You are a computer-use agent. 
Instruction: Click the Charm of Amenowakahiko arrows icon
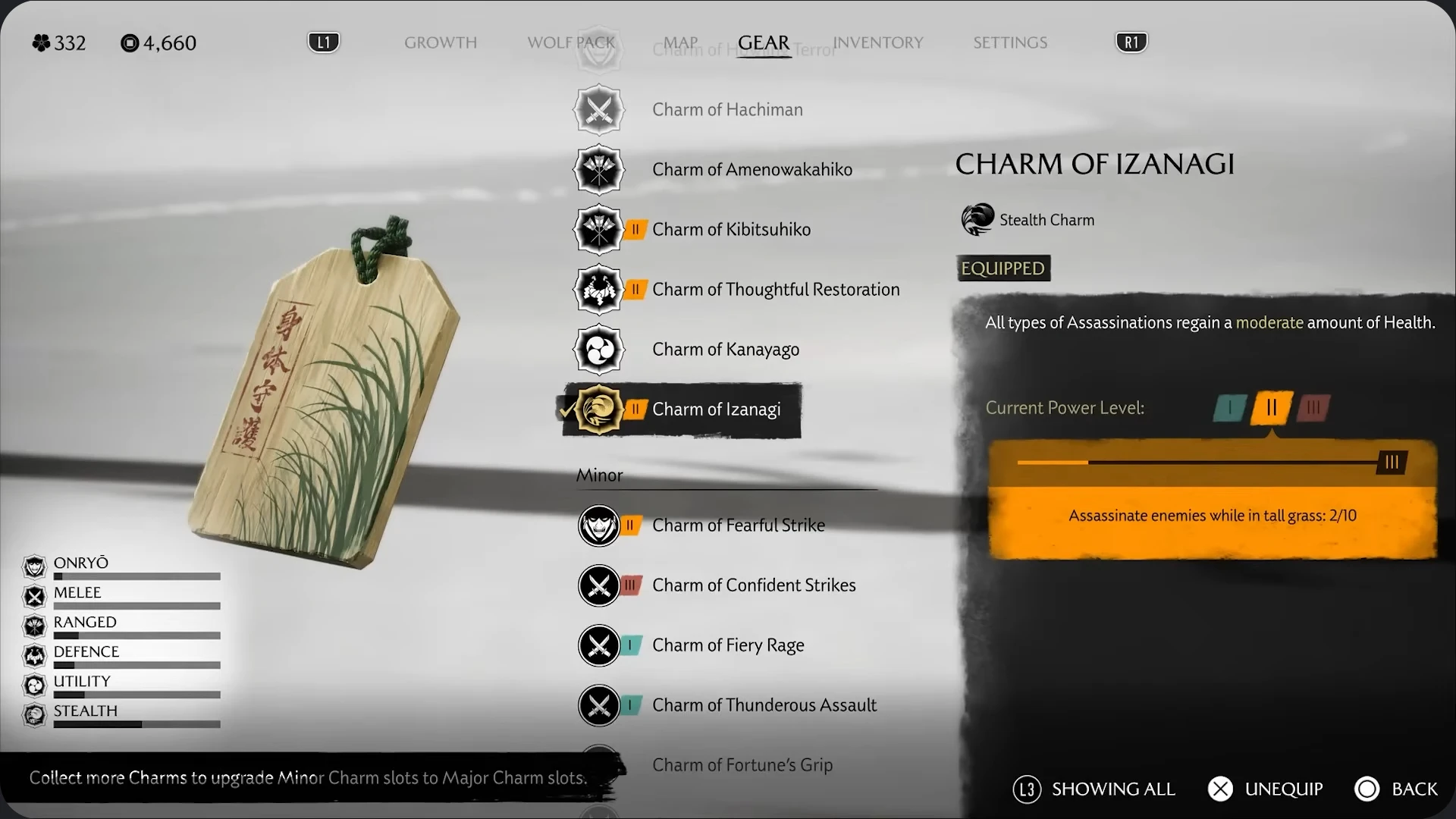point(598,169)
